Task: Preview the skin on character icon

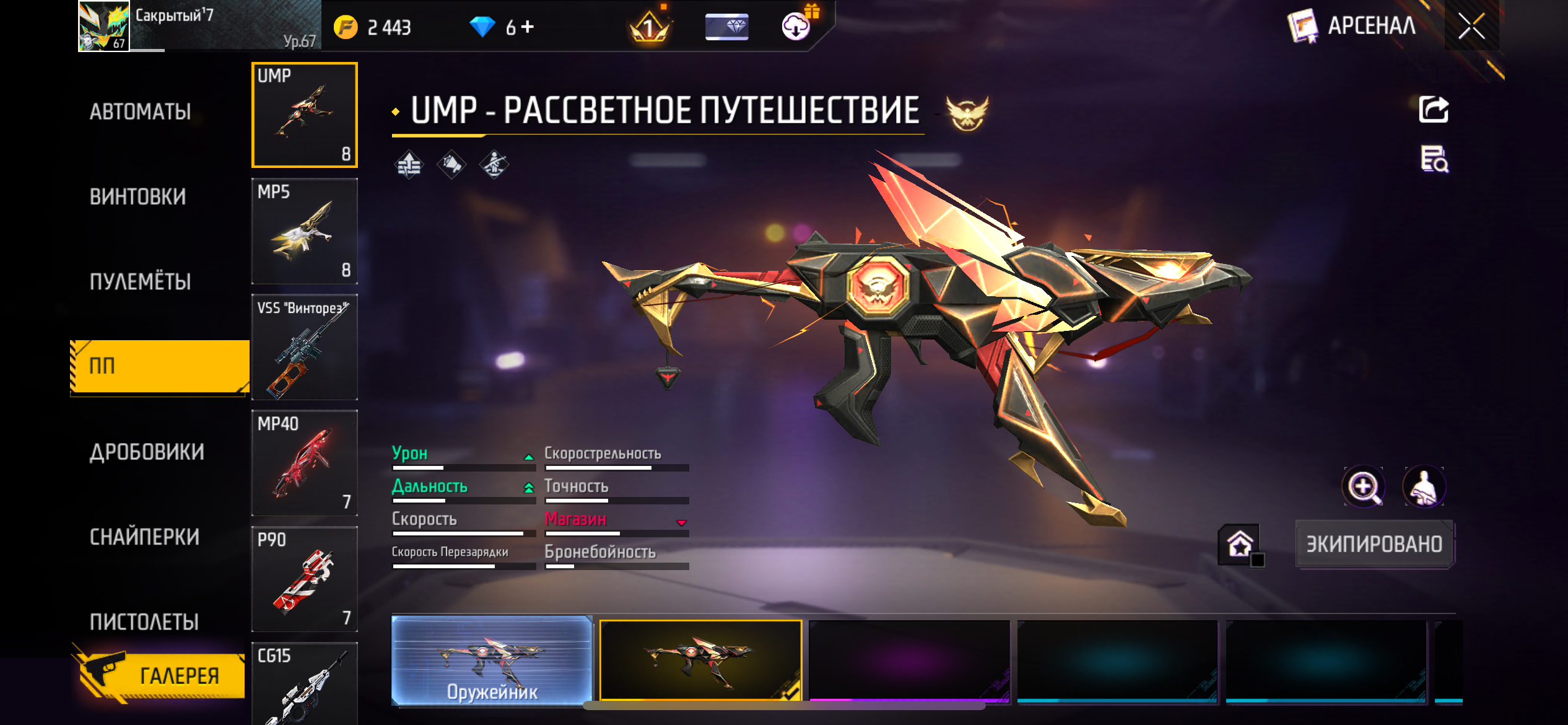Action: [1424, 487]
